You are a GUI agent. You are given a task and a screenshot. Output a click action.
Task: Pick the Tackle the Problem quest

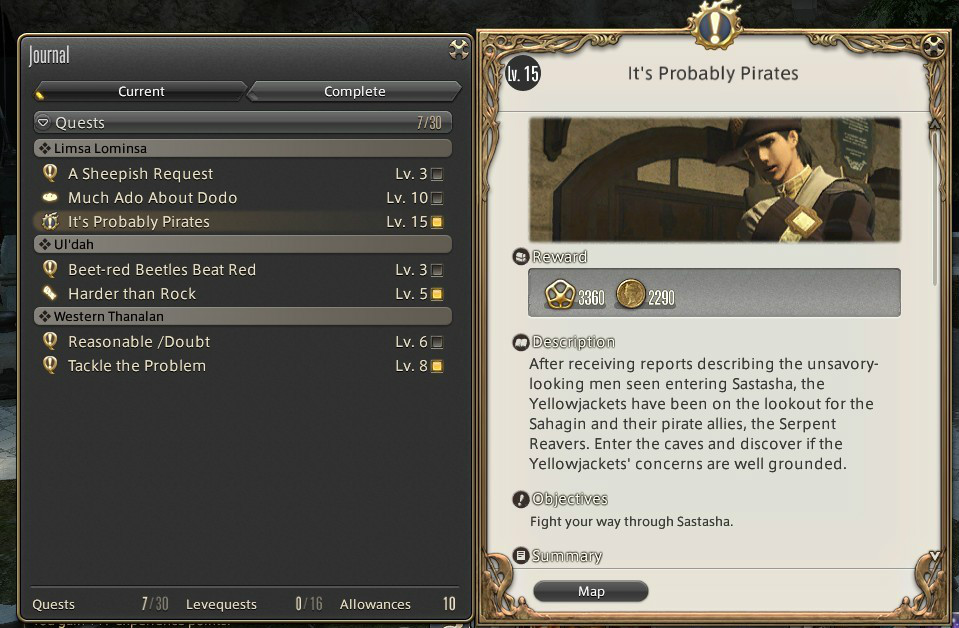click(x=136, y=366)
